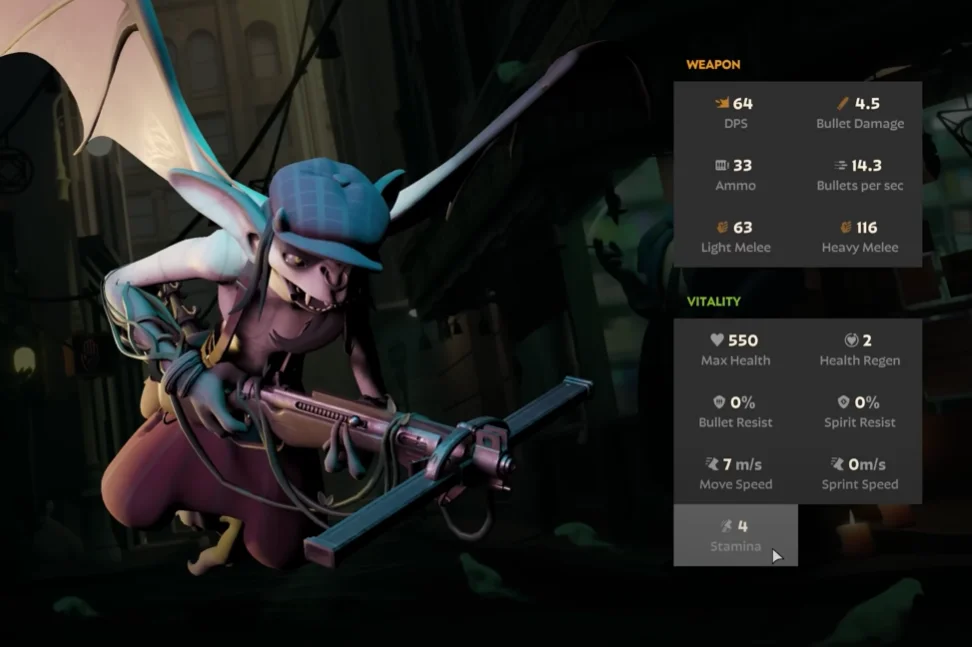The width and height of the screenshot is (972, 647).
Task: Select the Bullets per sec tile
Action: tap(860, 175)
